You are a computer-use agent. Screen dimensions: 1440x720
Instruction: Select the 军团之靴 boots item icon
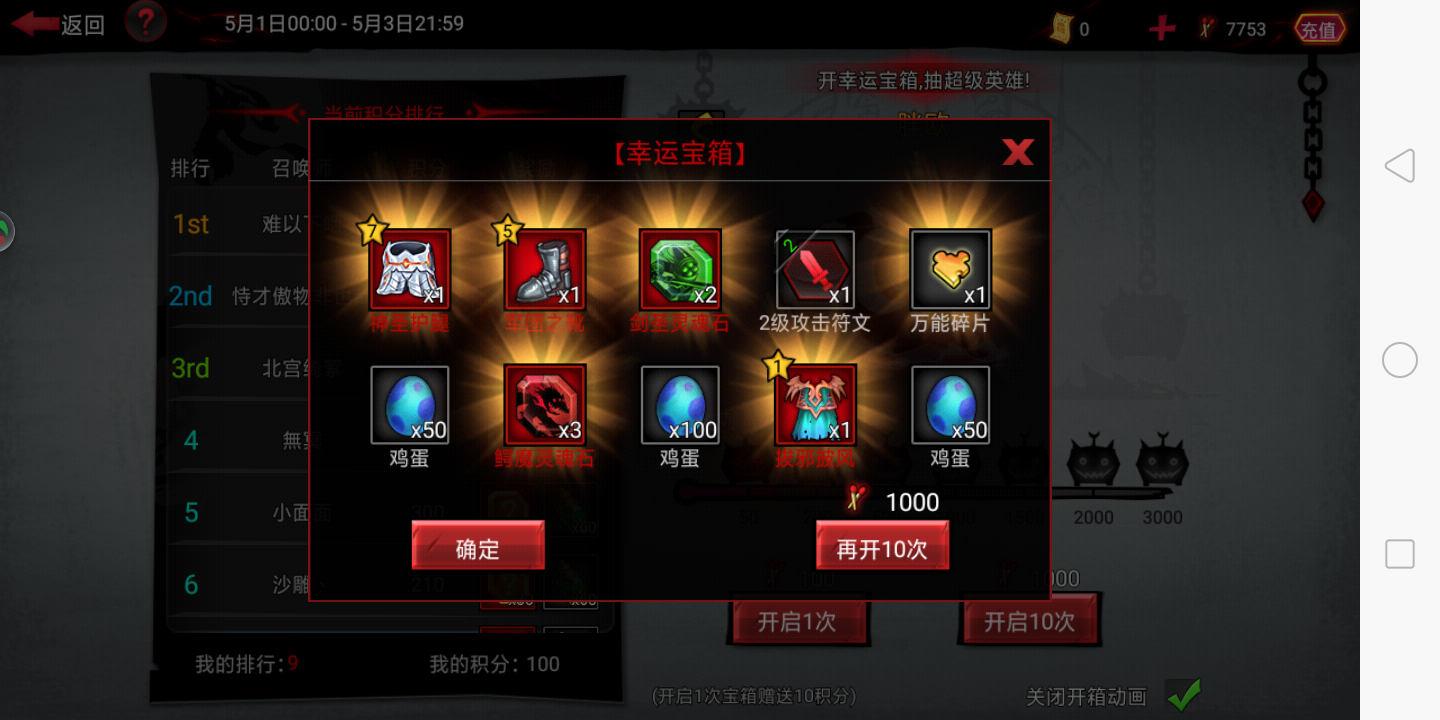click(x=545, y=268)
